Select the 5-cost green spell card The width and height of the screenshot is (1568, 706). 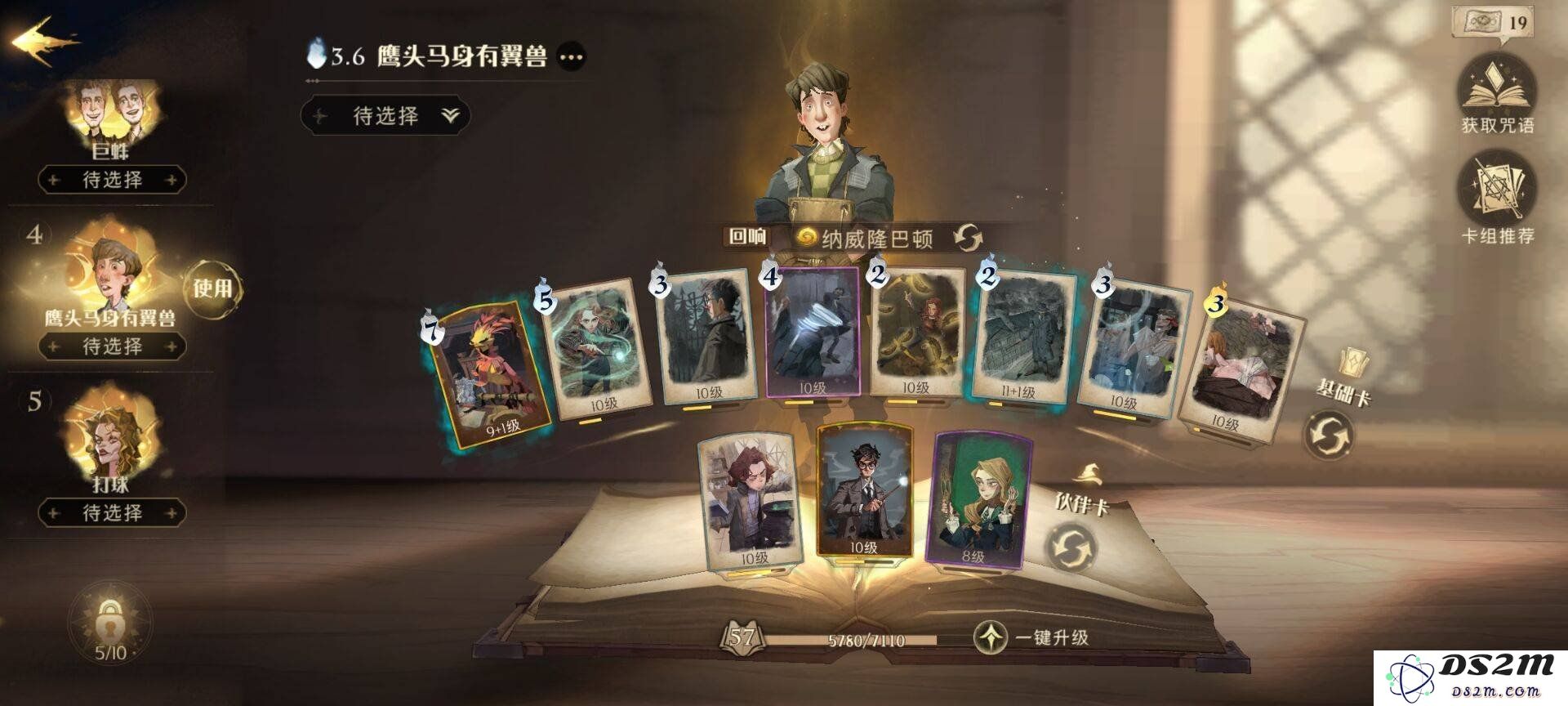pos(598,347)
